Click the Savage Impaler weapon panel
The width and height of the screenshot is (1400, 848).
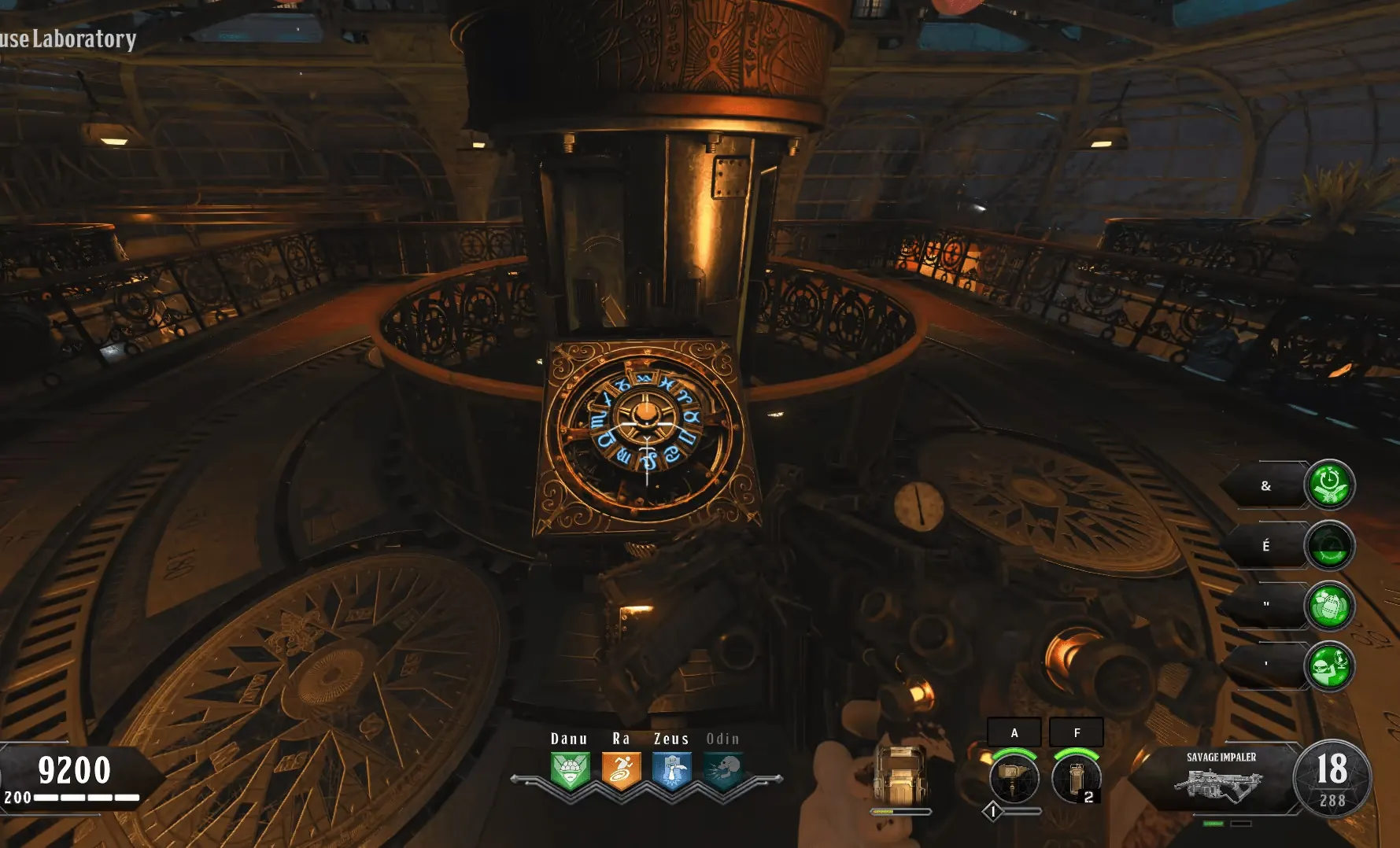pos(1220,778)
